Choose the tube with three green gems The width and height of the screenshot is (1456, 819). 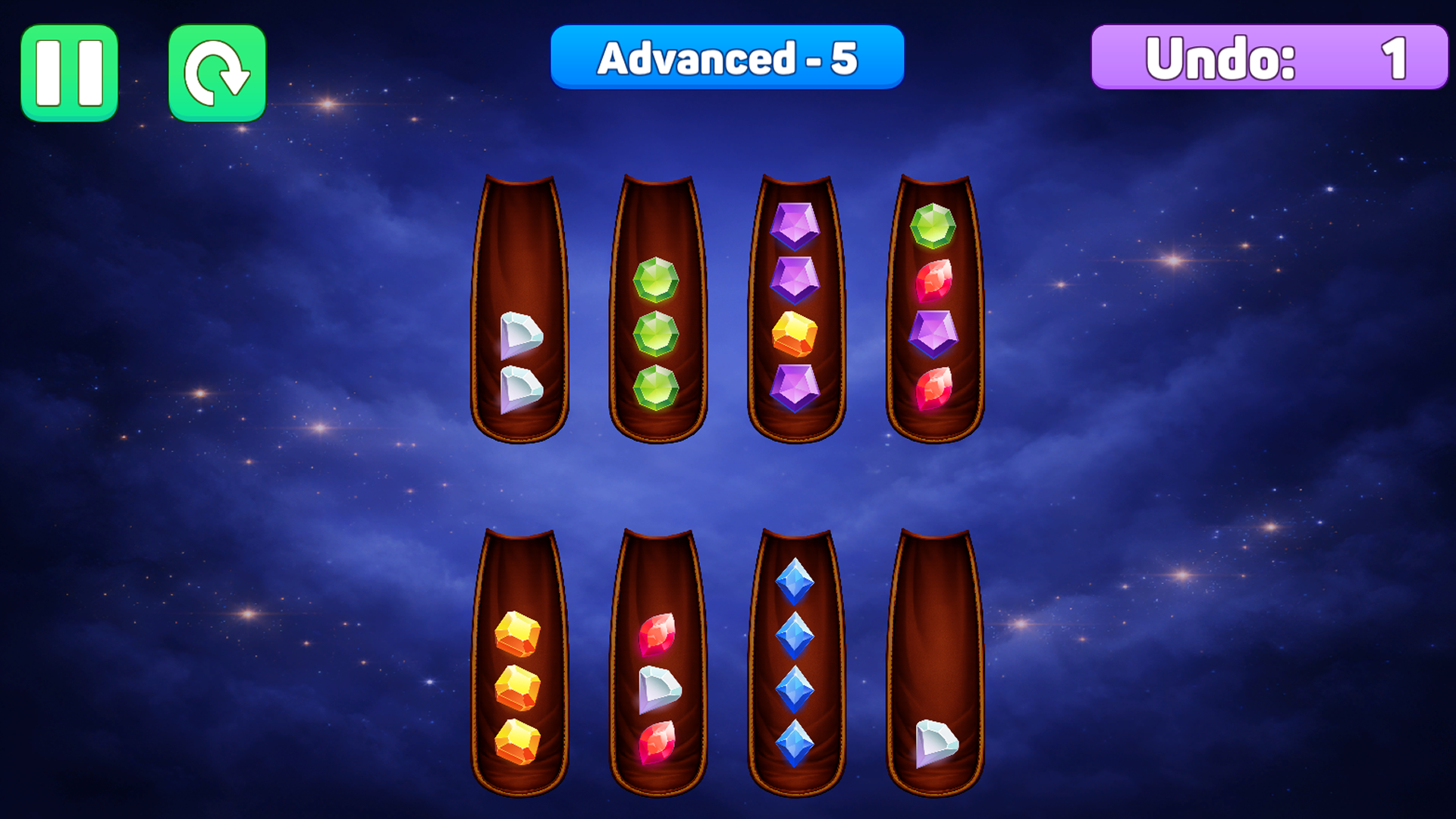(657, 311)
